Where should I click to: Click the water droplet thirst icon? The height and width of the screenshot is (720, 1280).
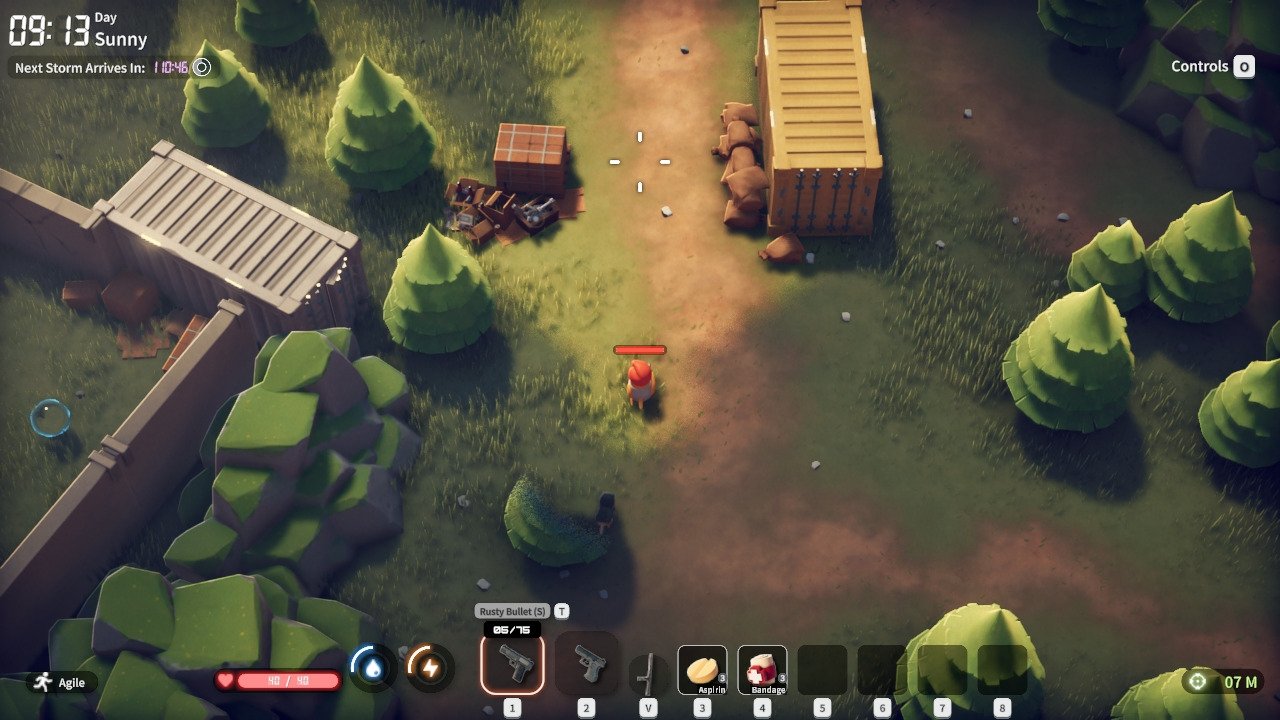(x=373, y=668)
